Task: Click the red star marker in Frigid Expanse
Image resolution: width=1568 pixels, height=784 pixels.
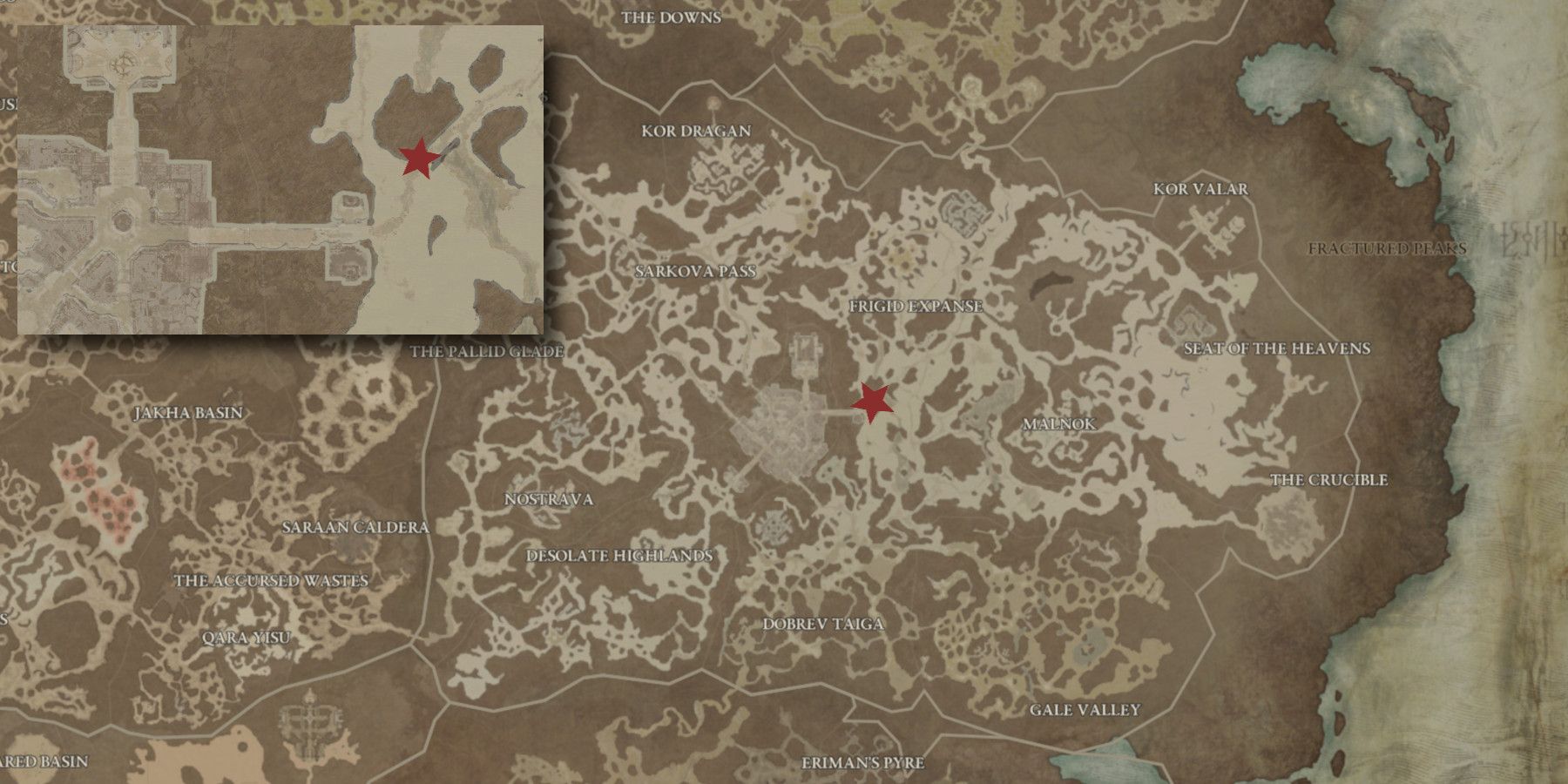Action: pos(873,402)
